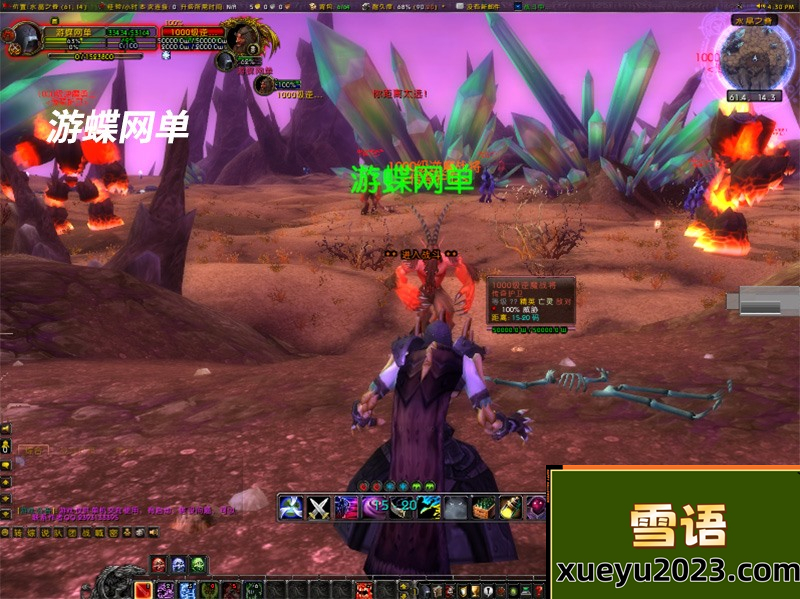Cast the grey ghost face ability

coord(456,507)
